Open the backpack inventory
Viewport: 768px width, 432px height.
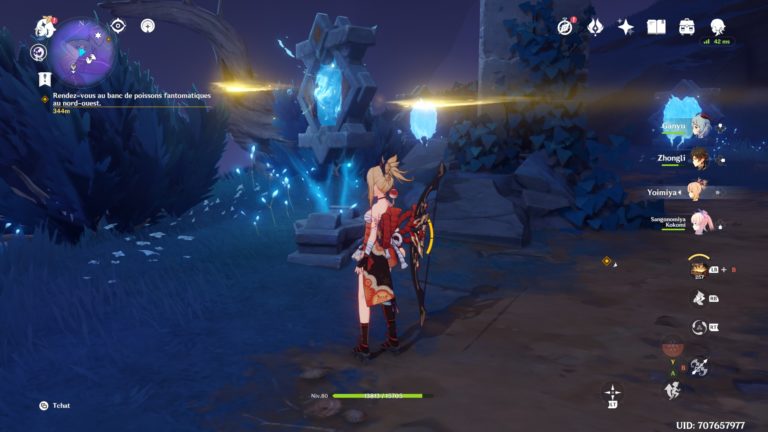point(687,27)
